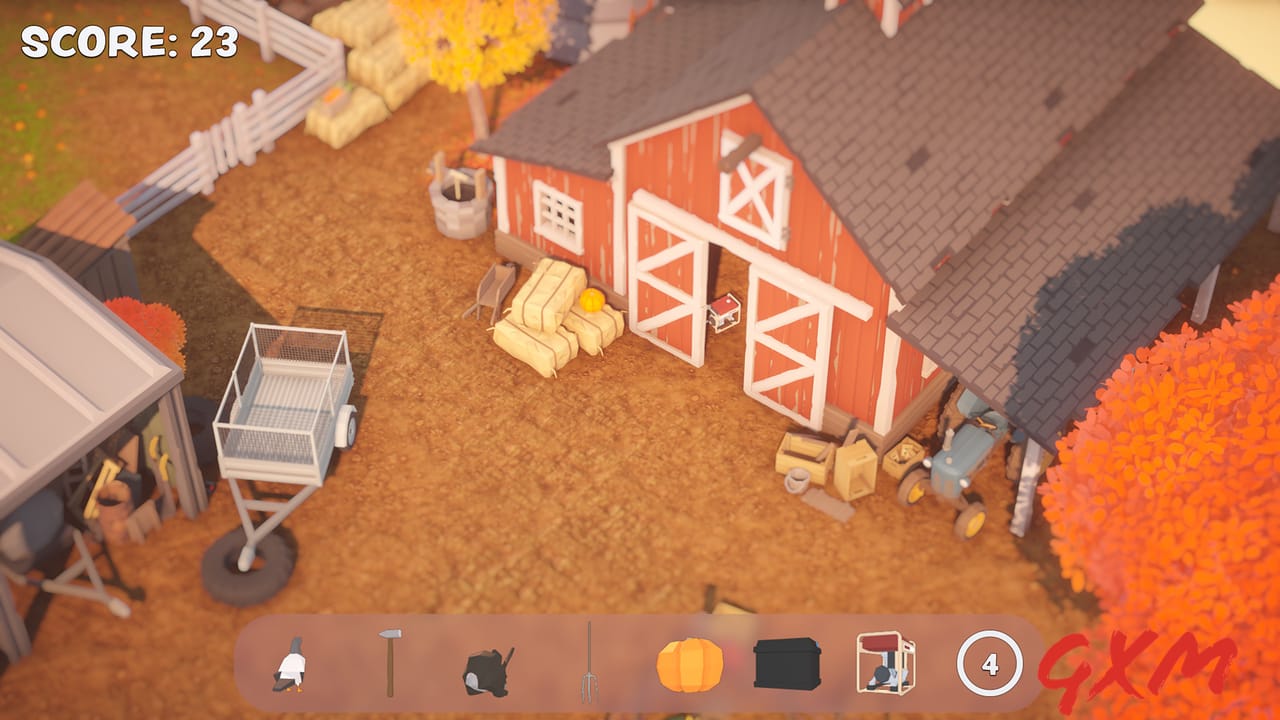Select the caged bird item in the hotbar
The image size is (1280, 720).
click(x=882, y=665)
